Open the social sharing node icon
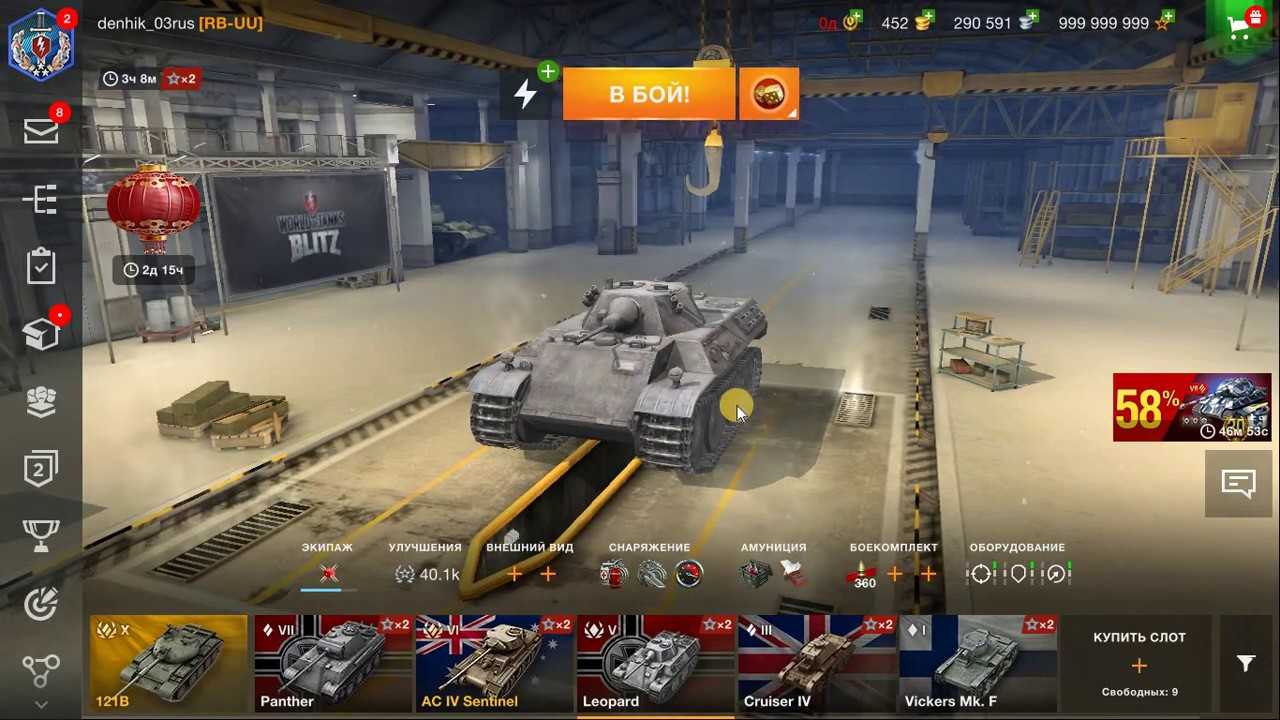The image size is (1280, 720). (41, 670)
